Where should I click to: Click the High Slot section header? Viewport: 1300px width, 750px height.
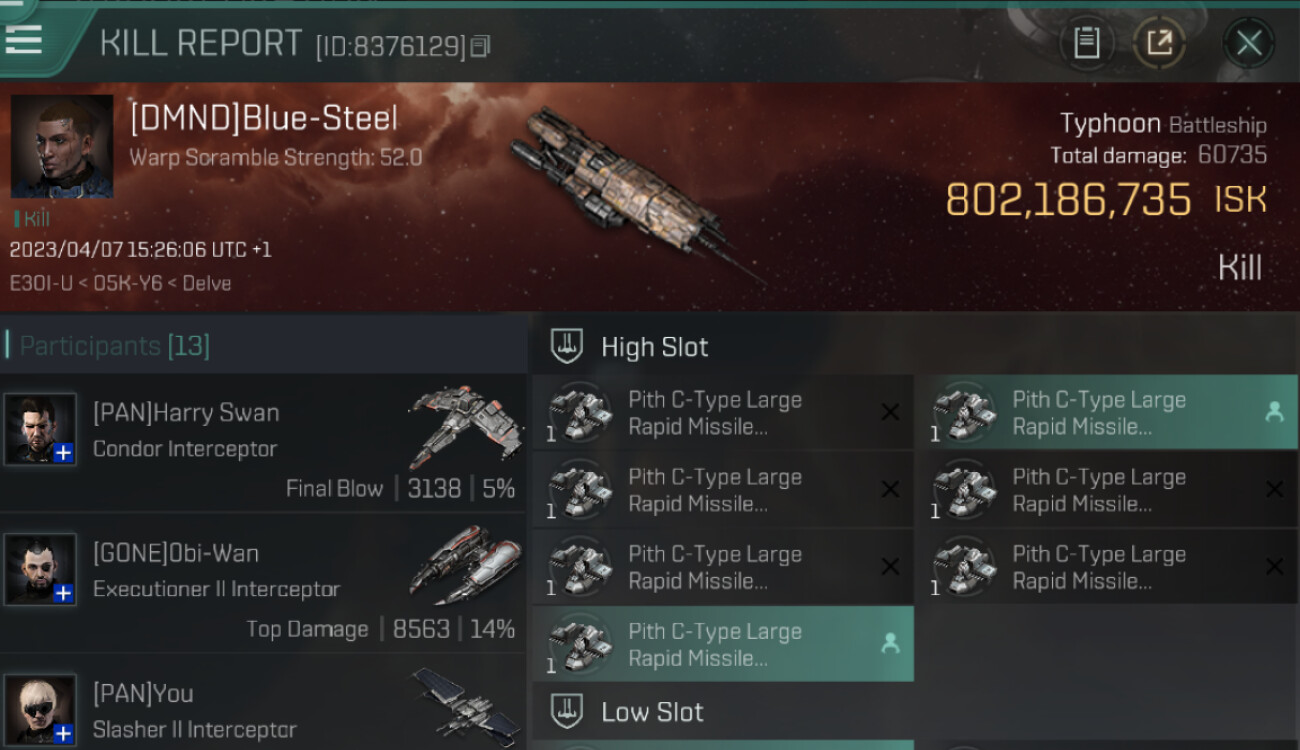(x=654, y=347)
